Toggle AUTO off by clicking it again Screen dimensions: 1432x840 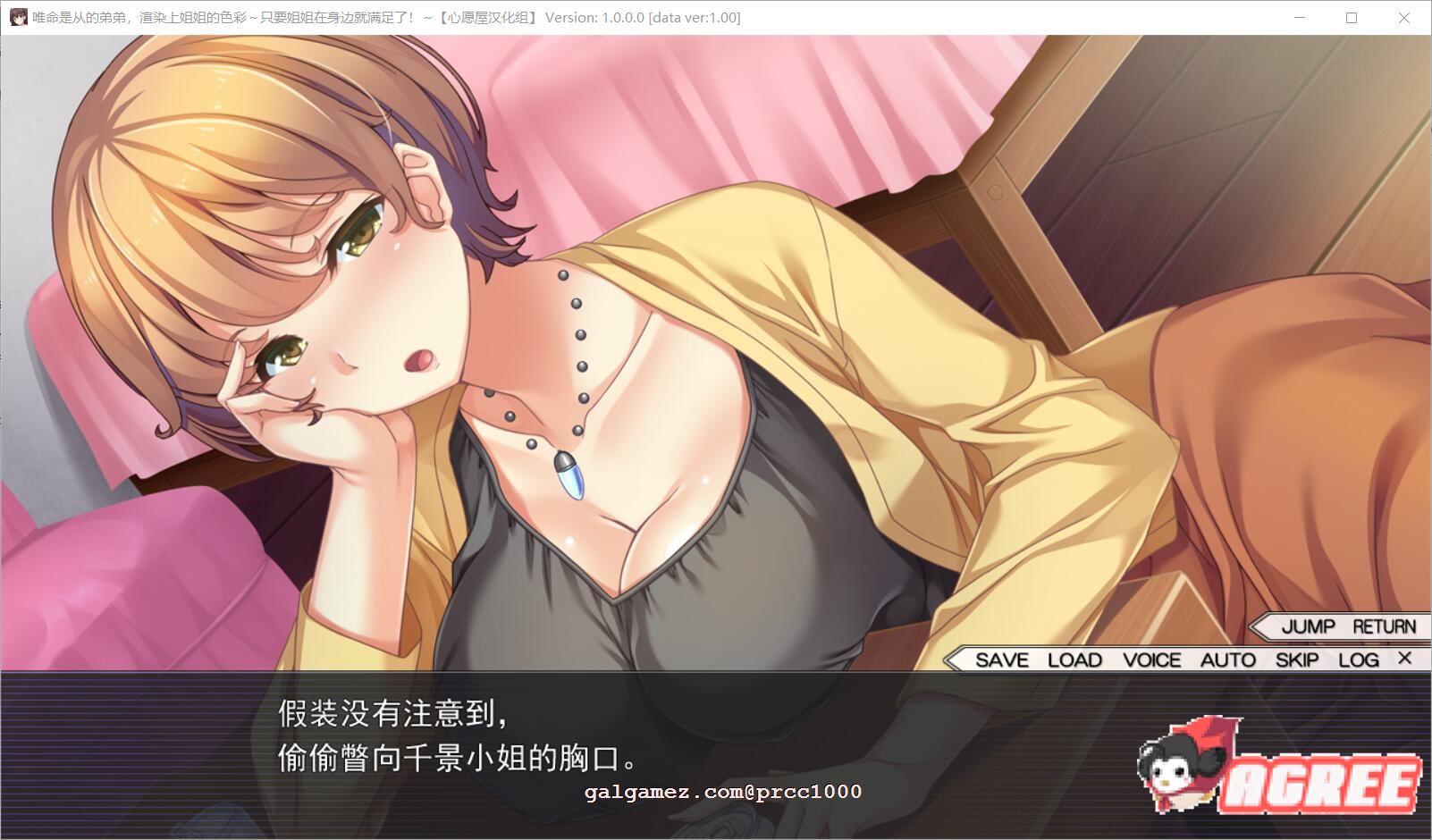point(1228,659)
